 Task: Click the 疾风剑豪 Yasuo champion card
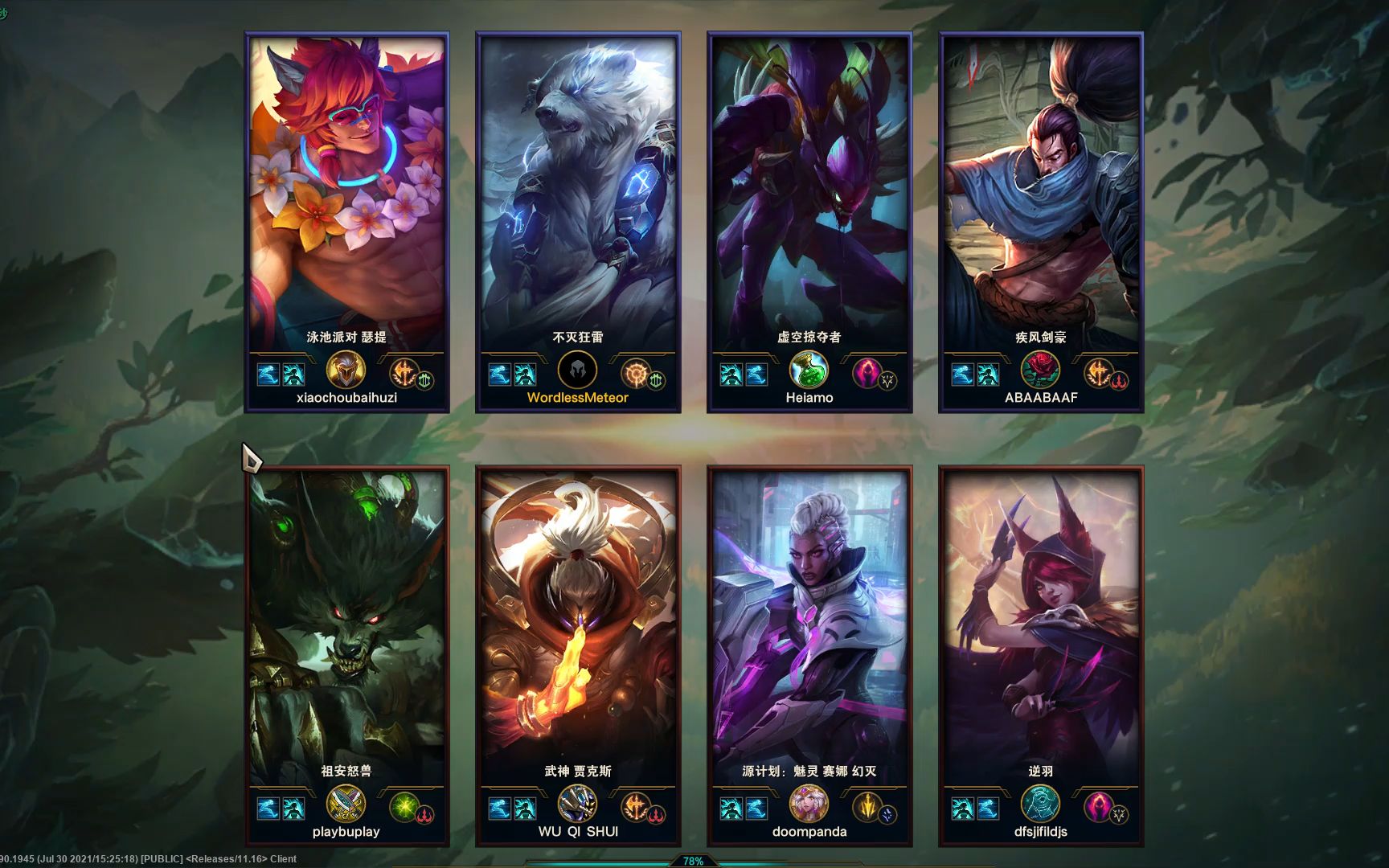pyautogui.click(x=1041, y=217)
